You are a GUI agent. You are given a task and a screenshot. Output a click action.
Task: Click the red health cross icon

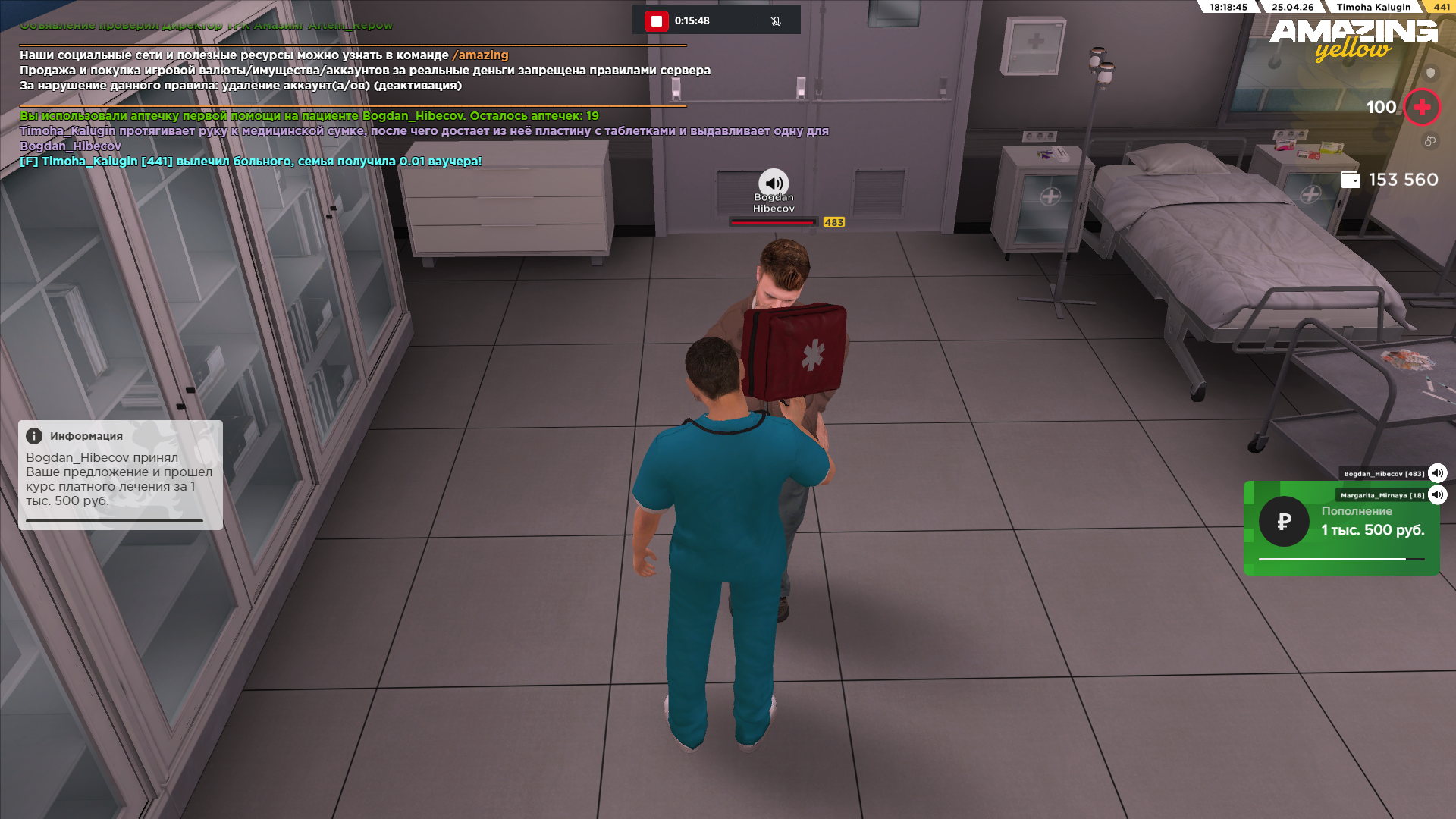(x=1422, y=107)
